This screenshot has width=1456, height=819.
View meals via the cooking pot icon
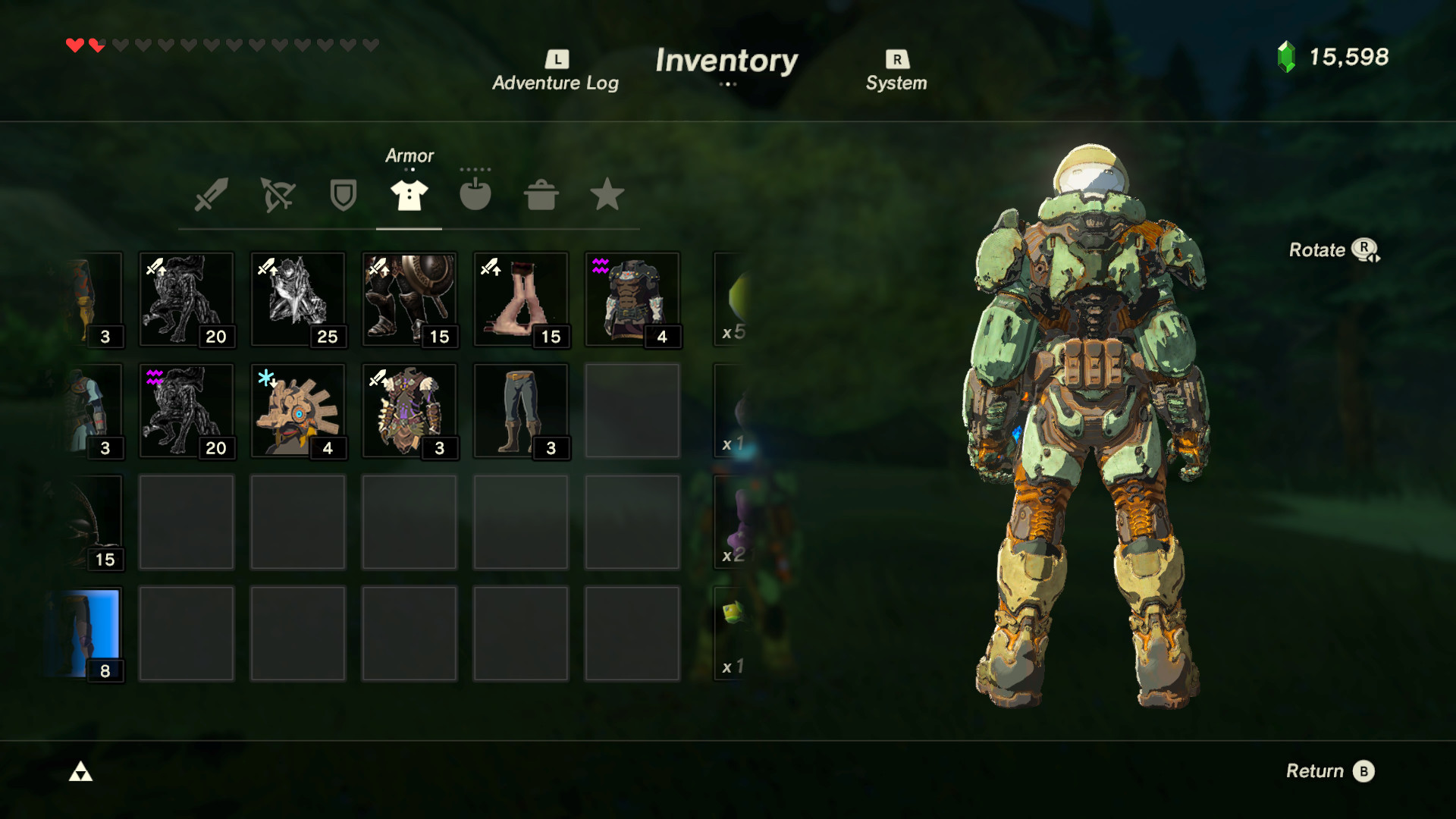coord(541,195)
